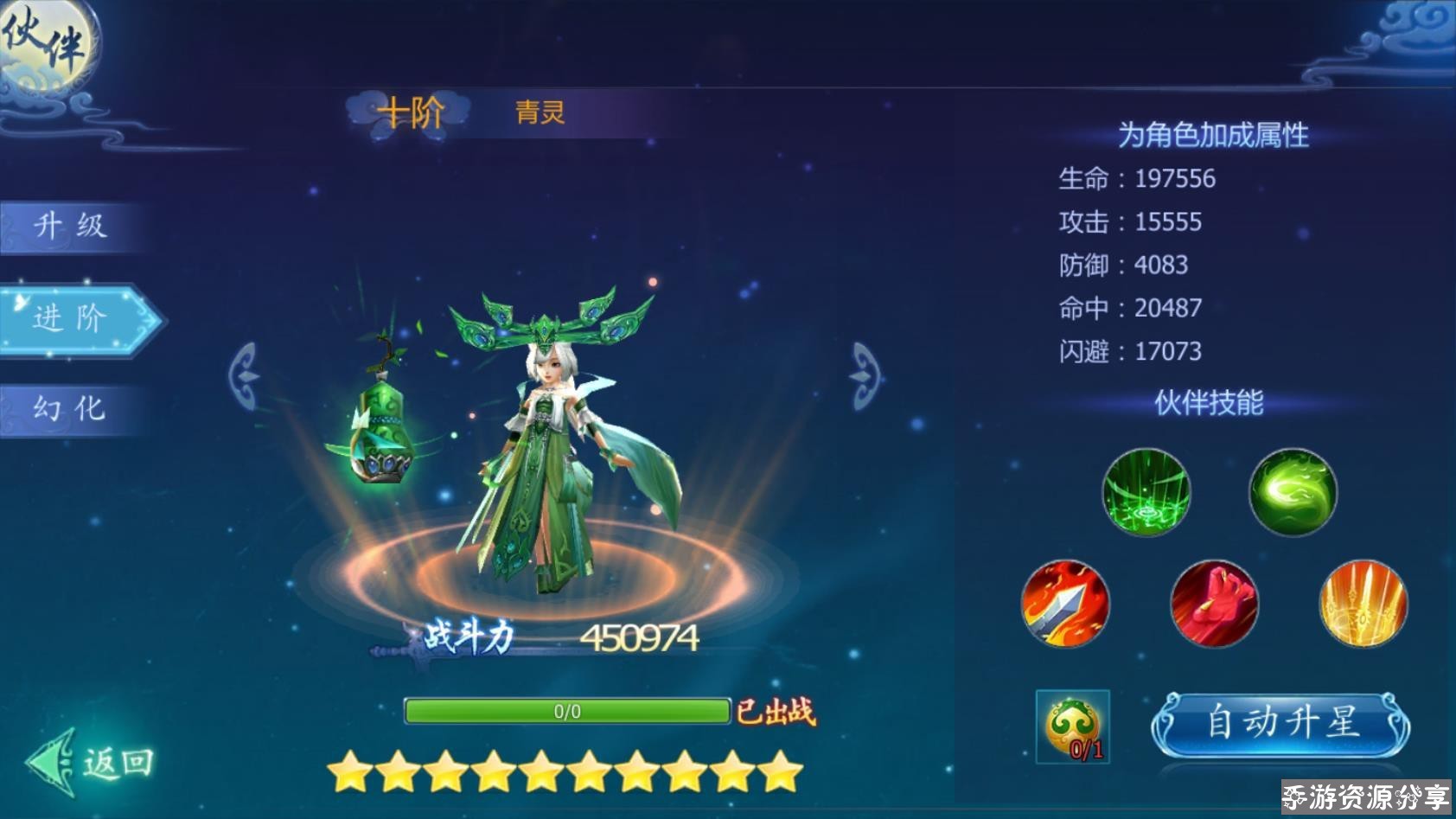Select the 进阶 tab
1456x819 pixels.
(73, 318)
